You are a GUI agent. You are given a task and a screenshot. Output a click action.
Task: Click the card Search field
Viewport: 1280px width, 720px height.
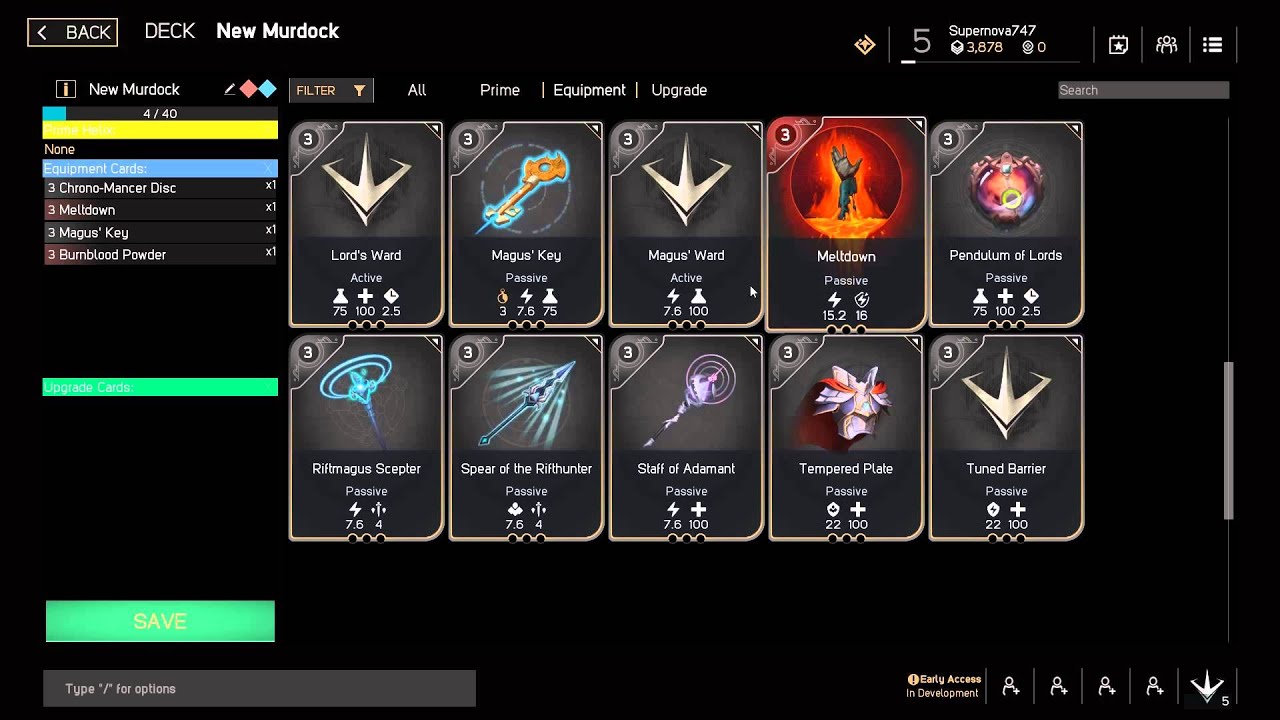pos(1143,90)
